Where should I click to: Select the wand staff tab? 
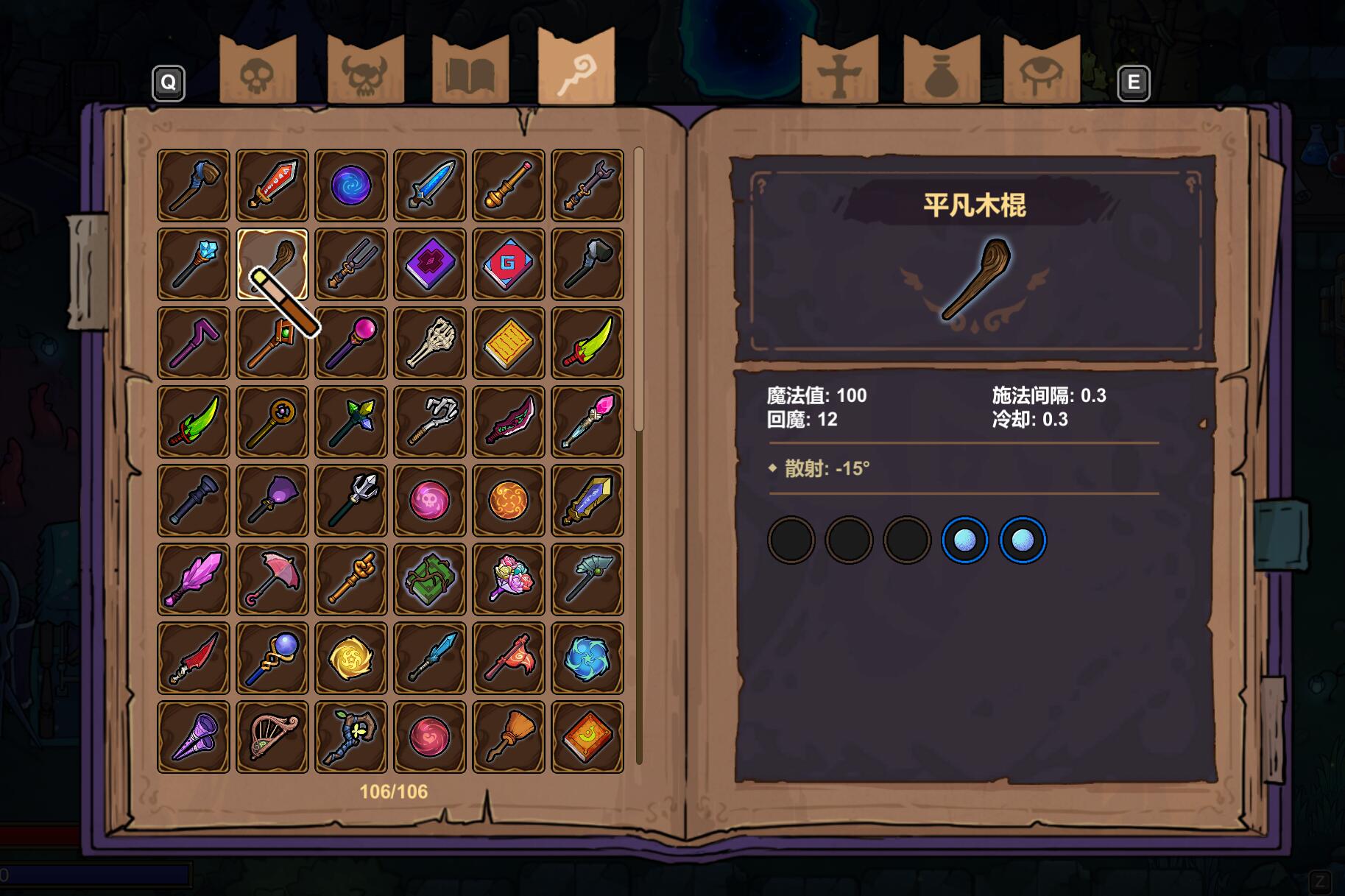point(576,68)
